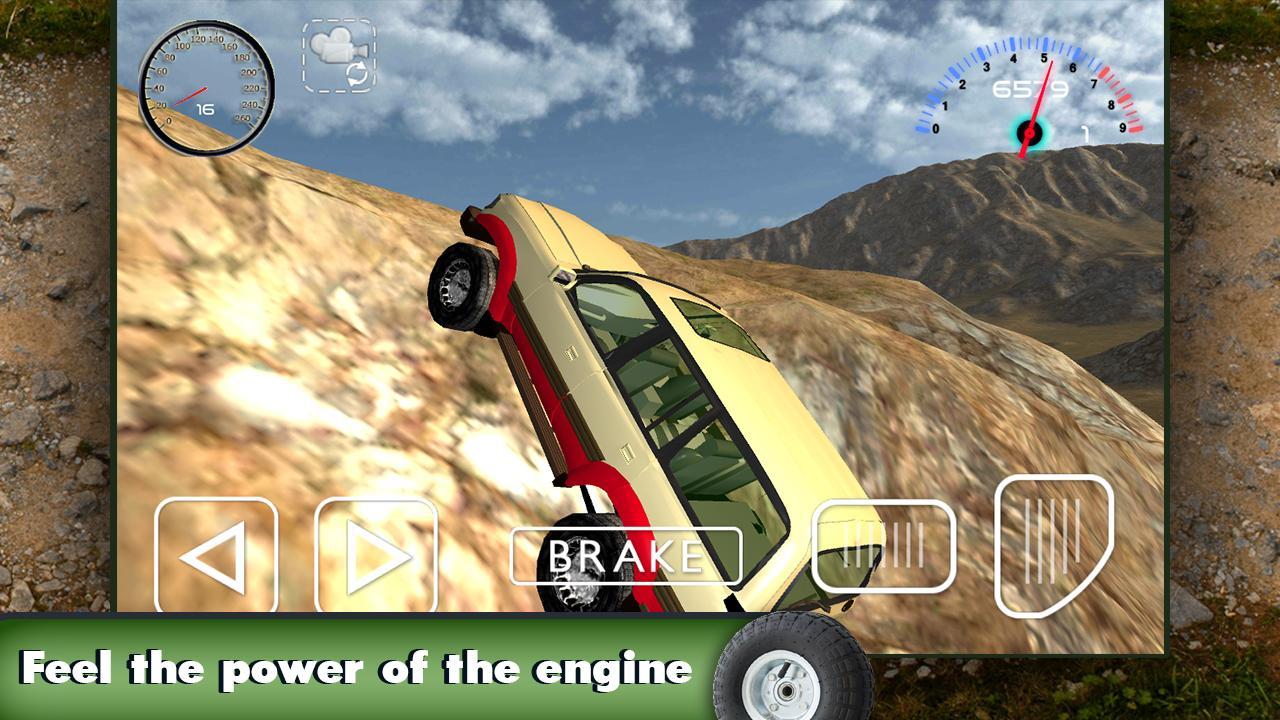Click the digital speed readout 6579
This screenshot has width=1280, height=720.
pos(1030,87)
